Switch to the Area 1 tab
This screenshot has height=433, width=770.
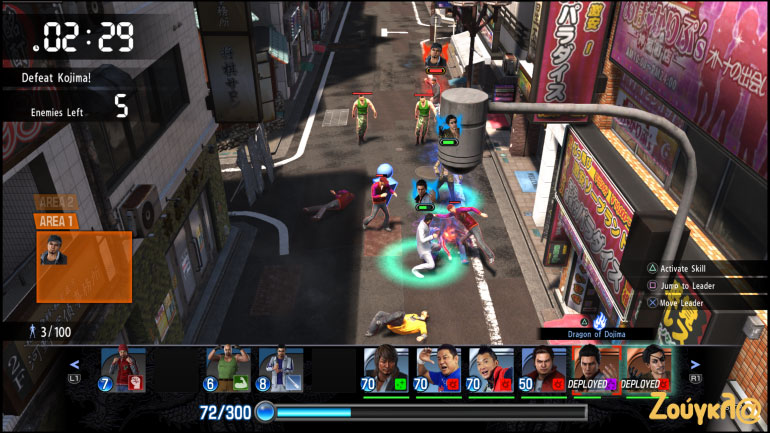coord(57,221)
